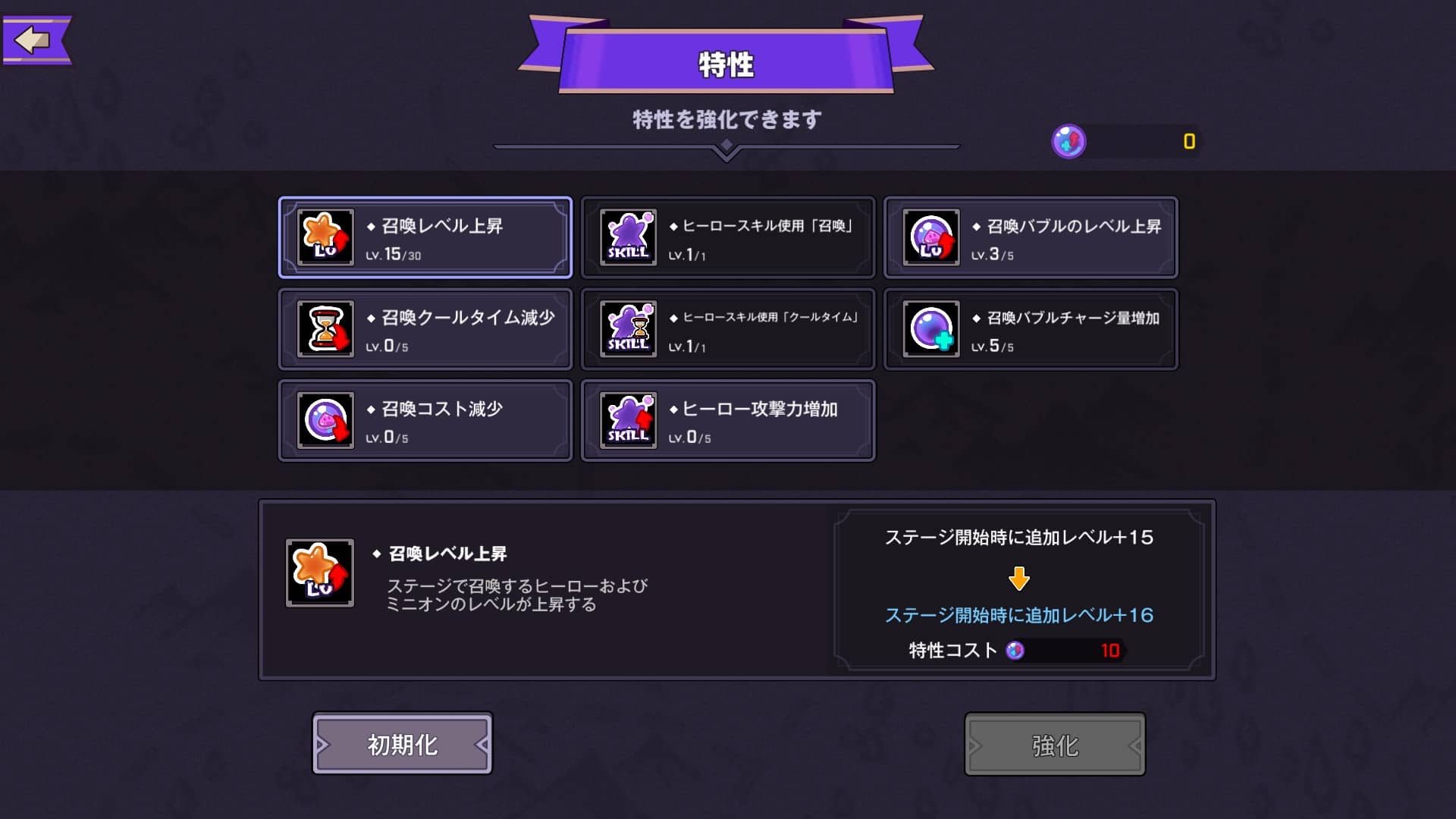The image size is (1456, 819).
Task: Click the orange arrow between upgrade levels
Action: pyautogui.click(x=1020, y=577)
